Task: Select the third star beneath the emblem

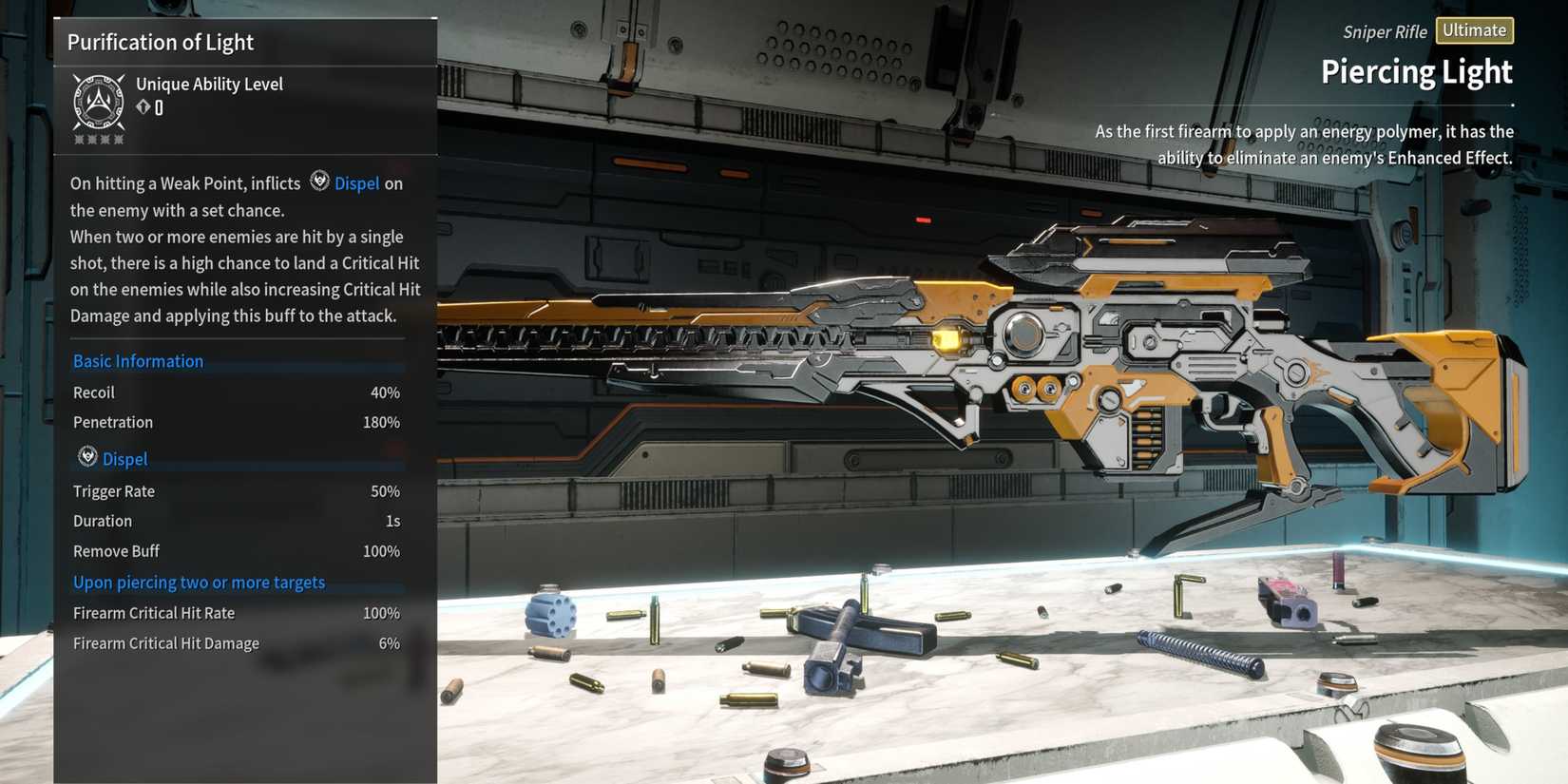Action: pos(105,138)
